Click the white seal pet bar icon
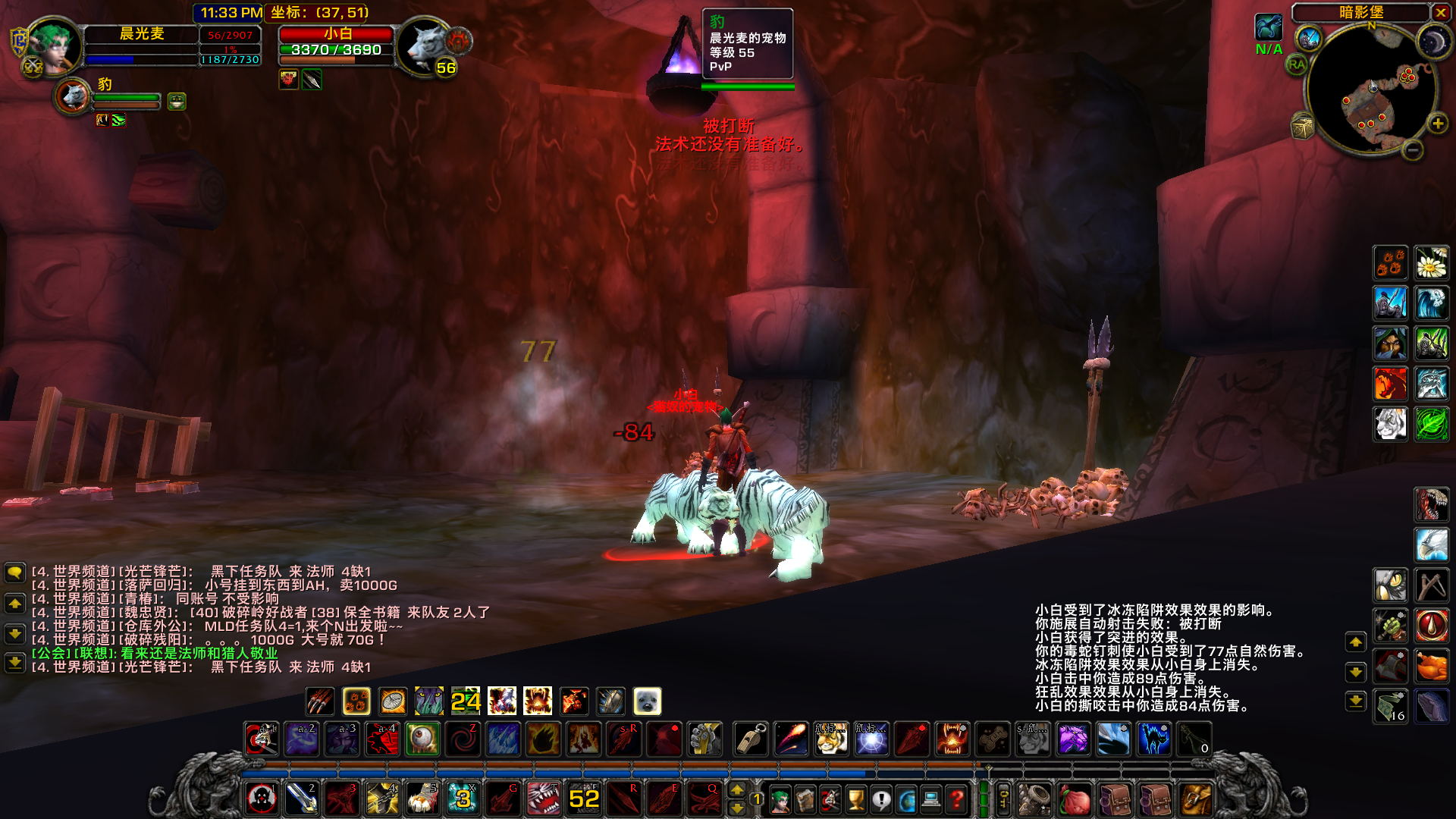Image resolution: width=1456 pixels, height=819 pixels. [647, 701]
